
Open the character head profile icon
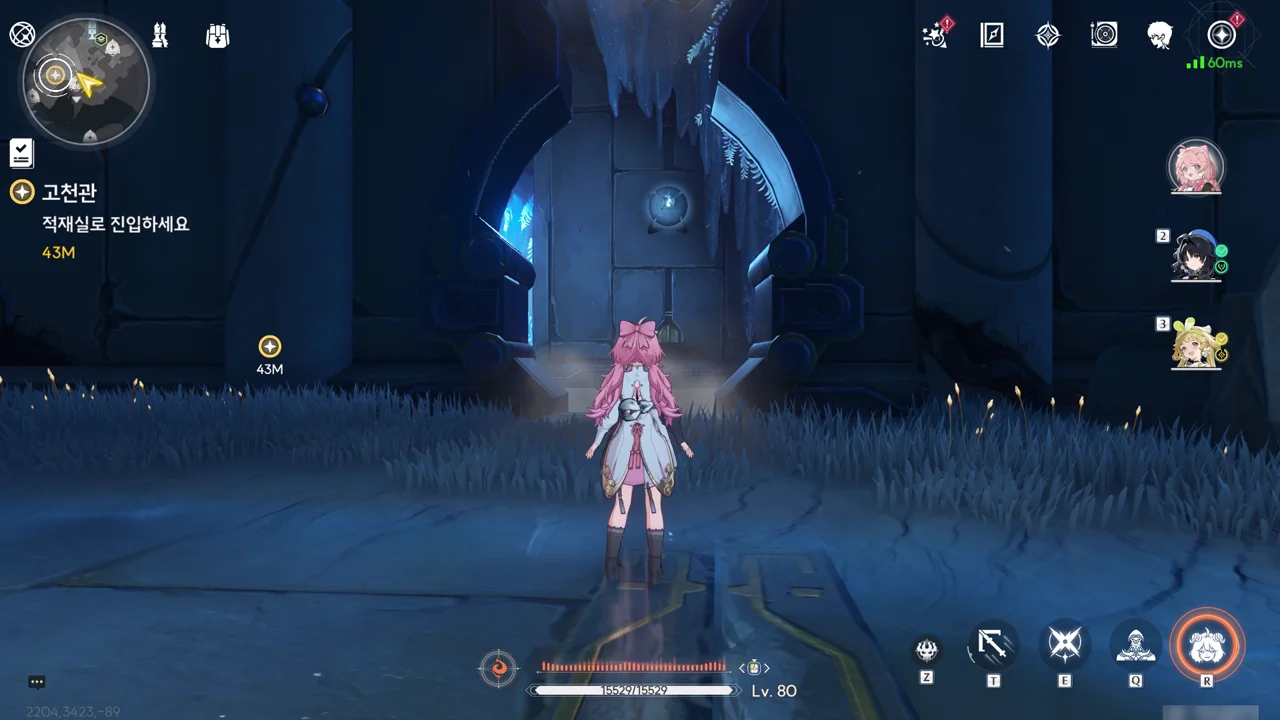click(1160, 36)
